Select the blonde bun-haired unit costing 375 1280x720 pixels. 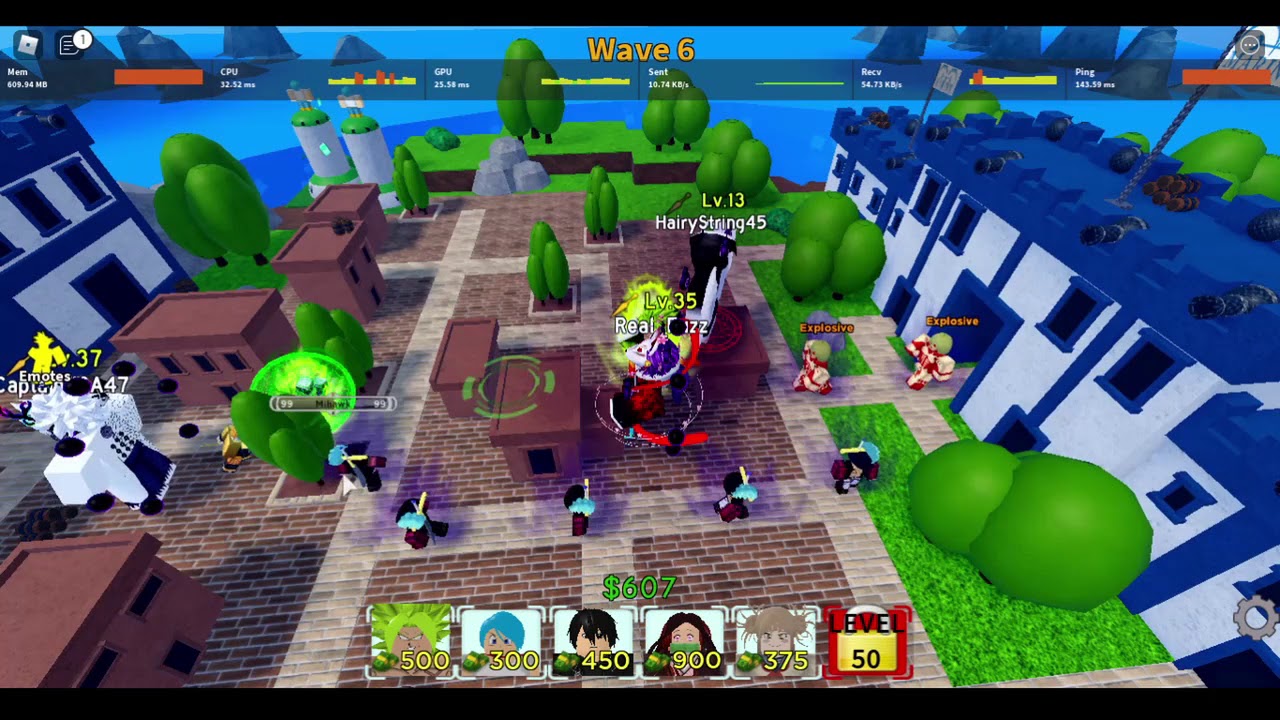(776, 641)
